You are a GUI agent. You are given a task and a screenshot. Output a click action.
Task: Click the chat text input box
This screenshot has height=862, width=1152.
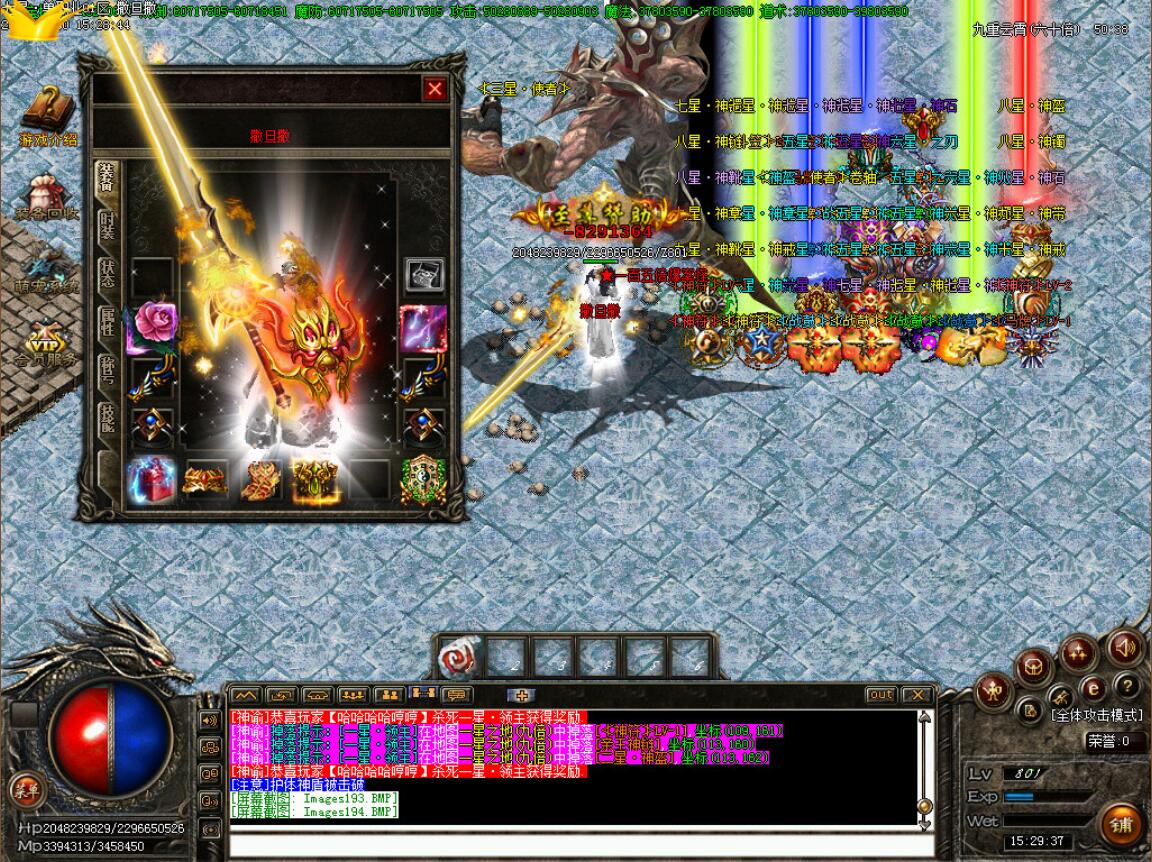click(x=575, y=845)
